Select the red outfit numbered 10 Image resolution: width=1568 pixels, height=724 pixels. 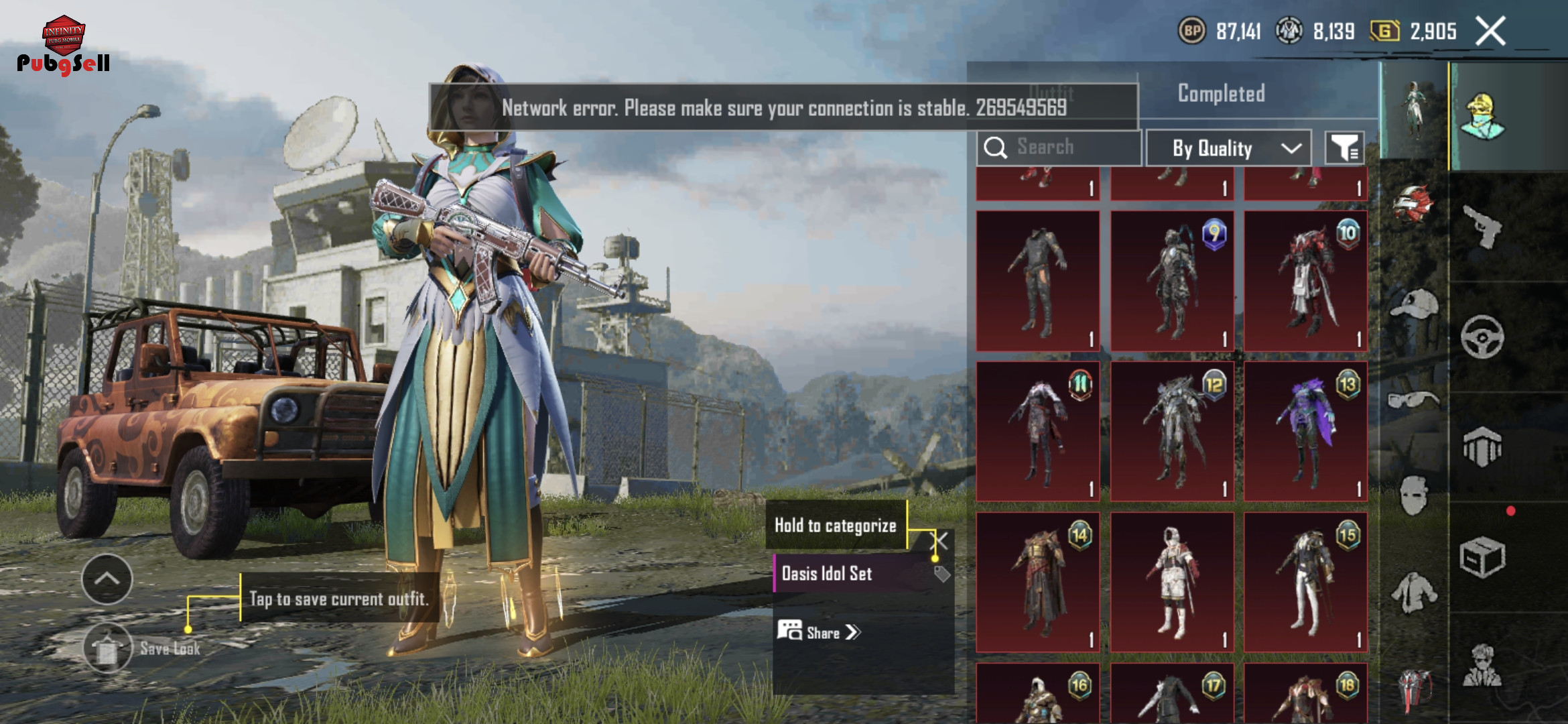pyautogui.click(x=1305, y=281)
